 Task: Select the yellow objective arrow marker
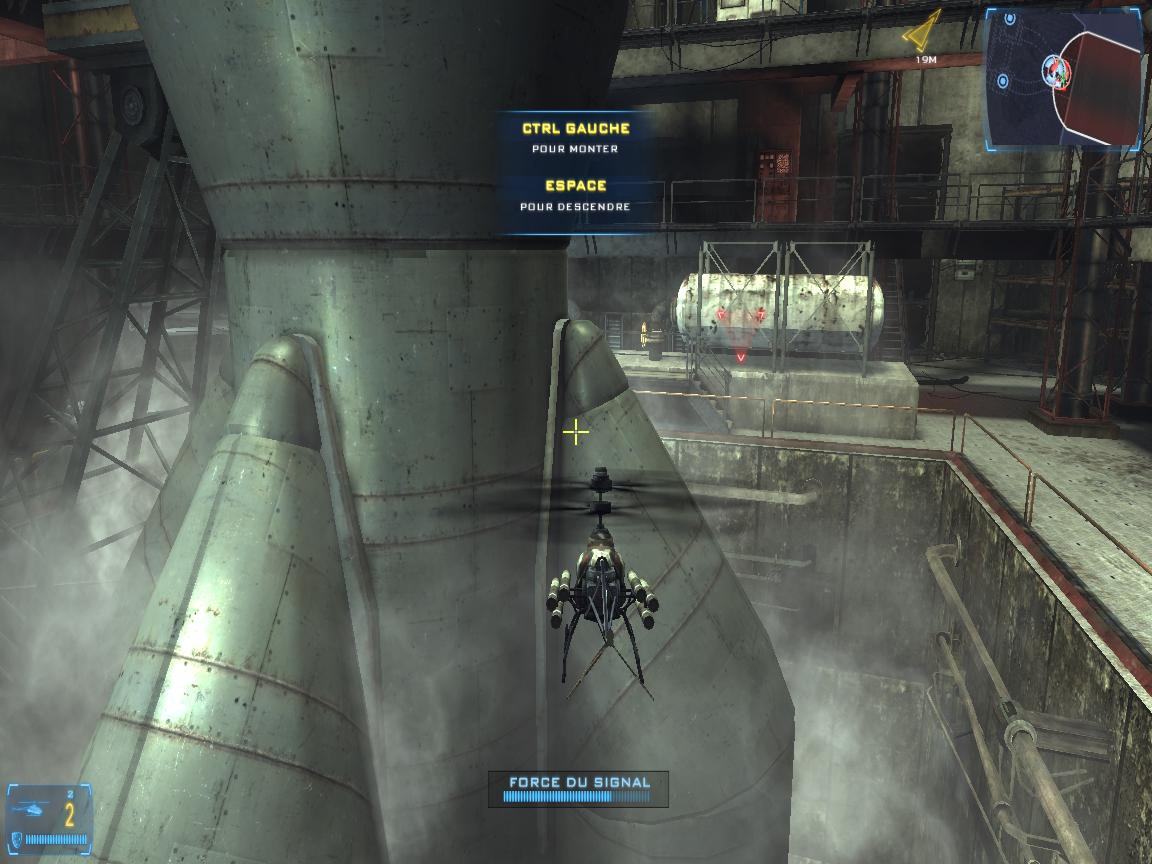(x=924, y=32)
